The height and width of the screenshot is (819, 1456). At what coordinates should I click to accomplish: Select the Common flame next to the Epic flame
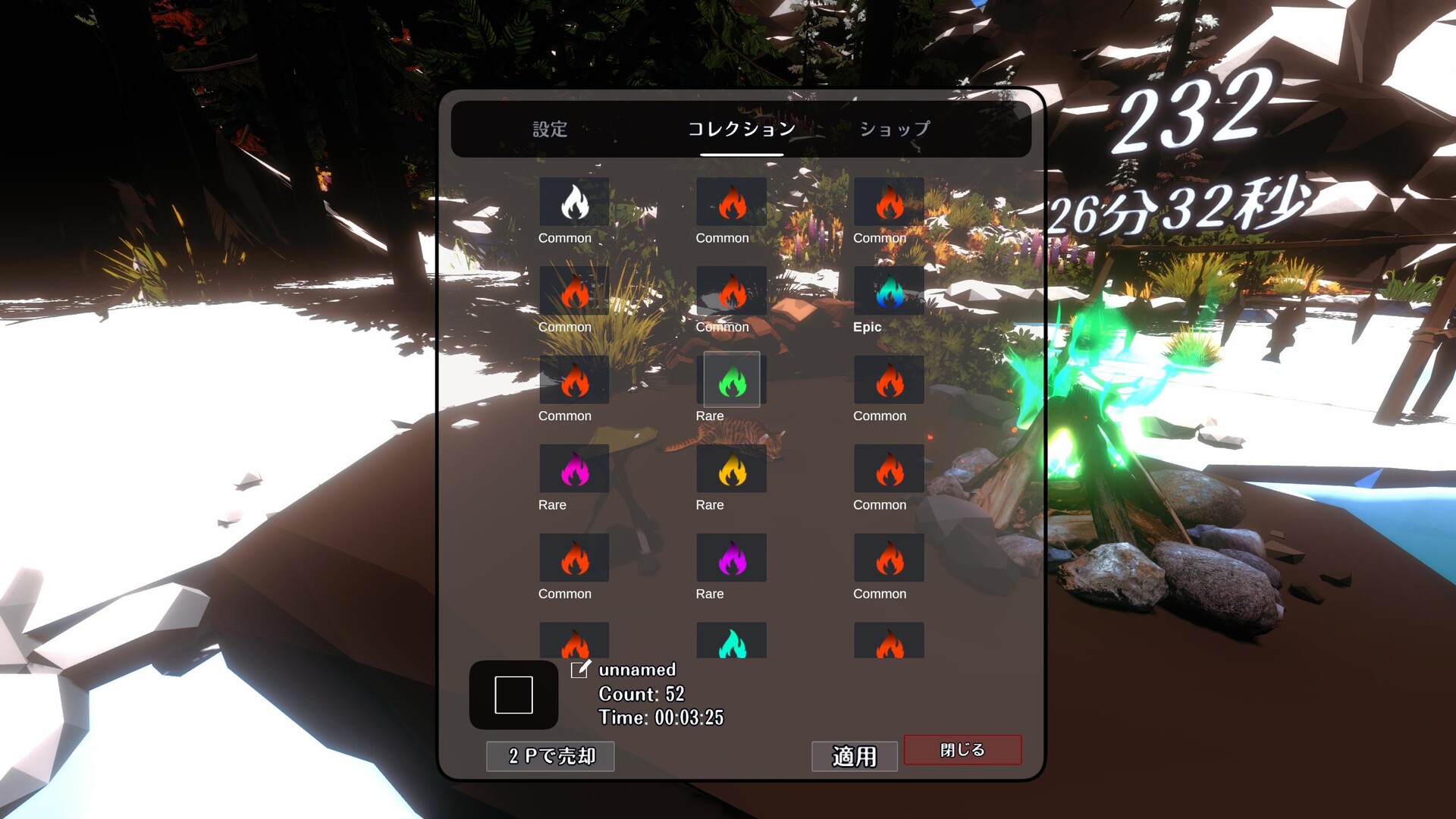[x=731, y=291]
